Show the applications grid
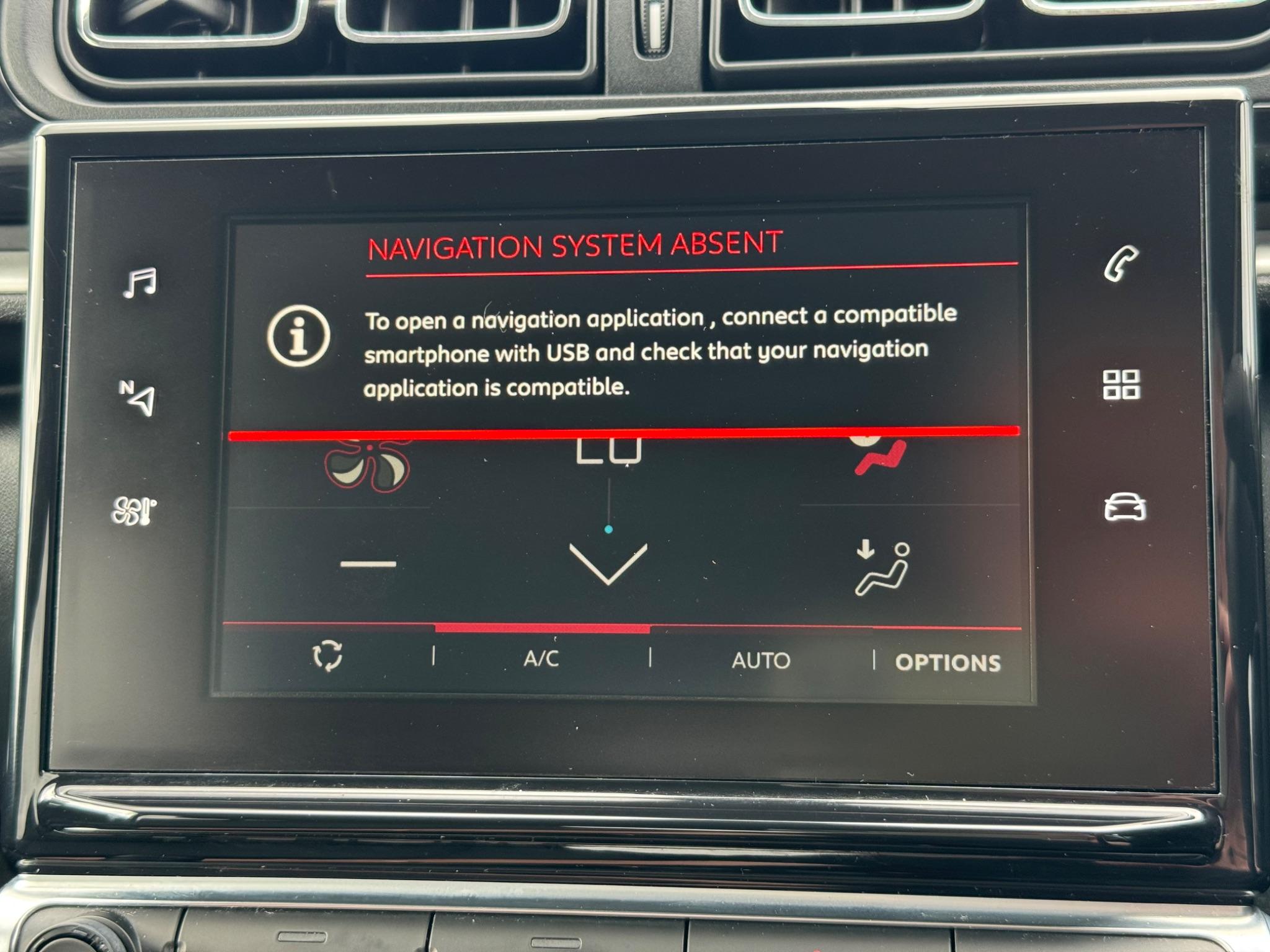This screenshot has width=1270, height=952. point(1121,384)
